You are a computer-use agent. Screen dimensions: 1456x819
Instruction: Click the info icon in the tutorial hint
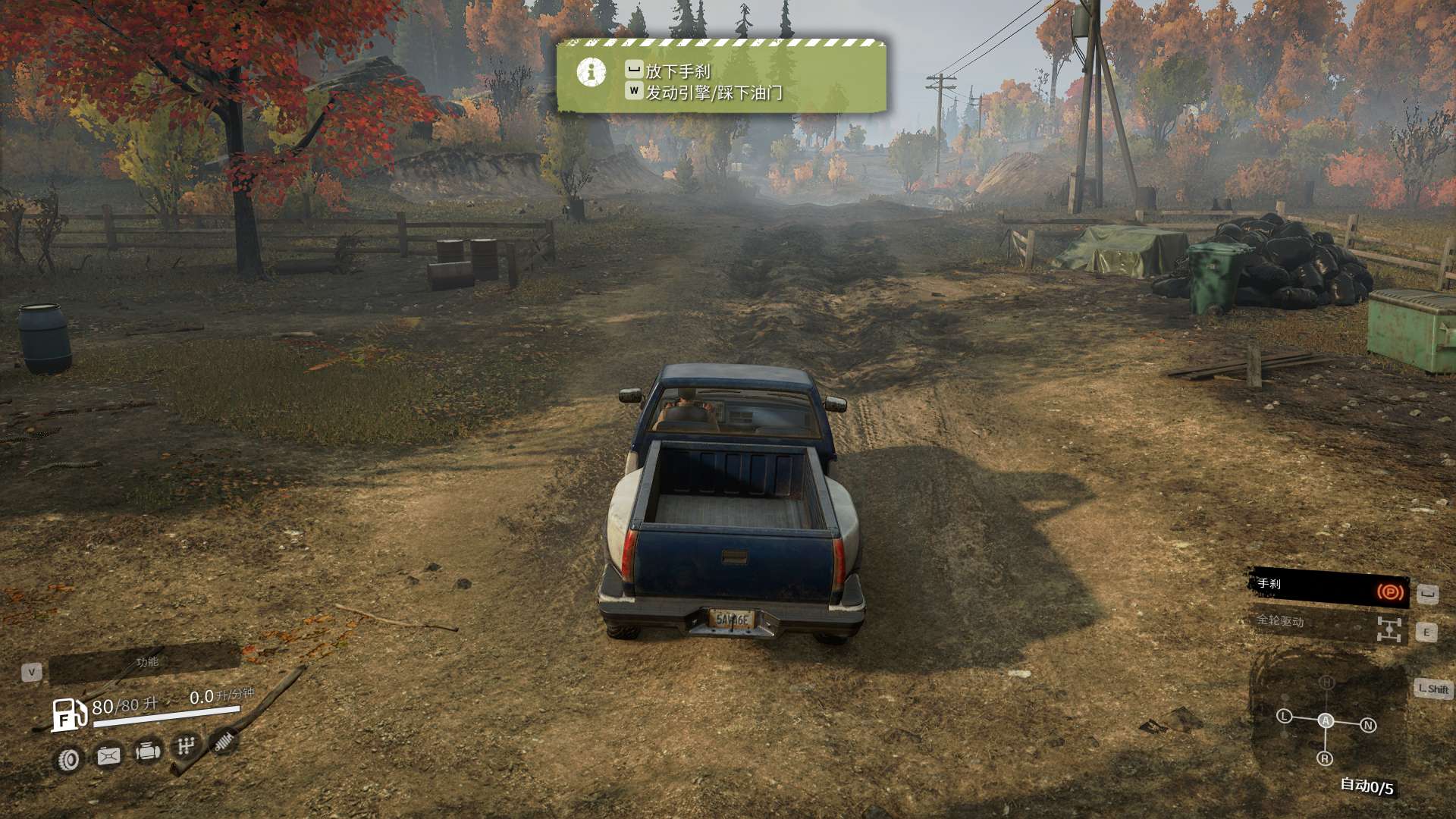point(591,73)
